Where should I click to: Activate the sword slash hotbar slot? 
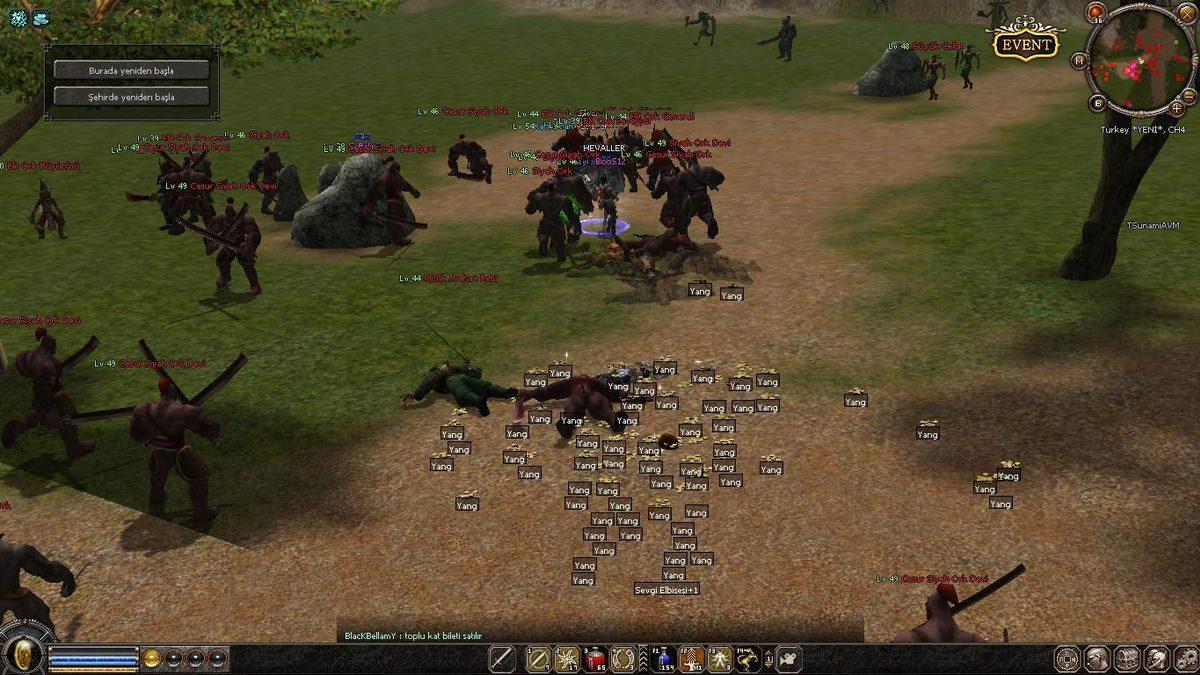coord(502,659)
